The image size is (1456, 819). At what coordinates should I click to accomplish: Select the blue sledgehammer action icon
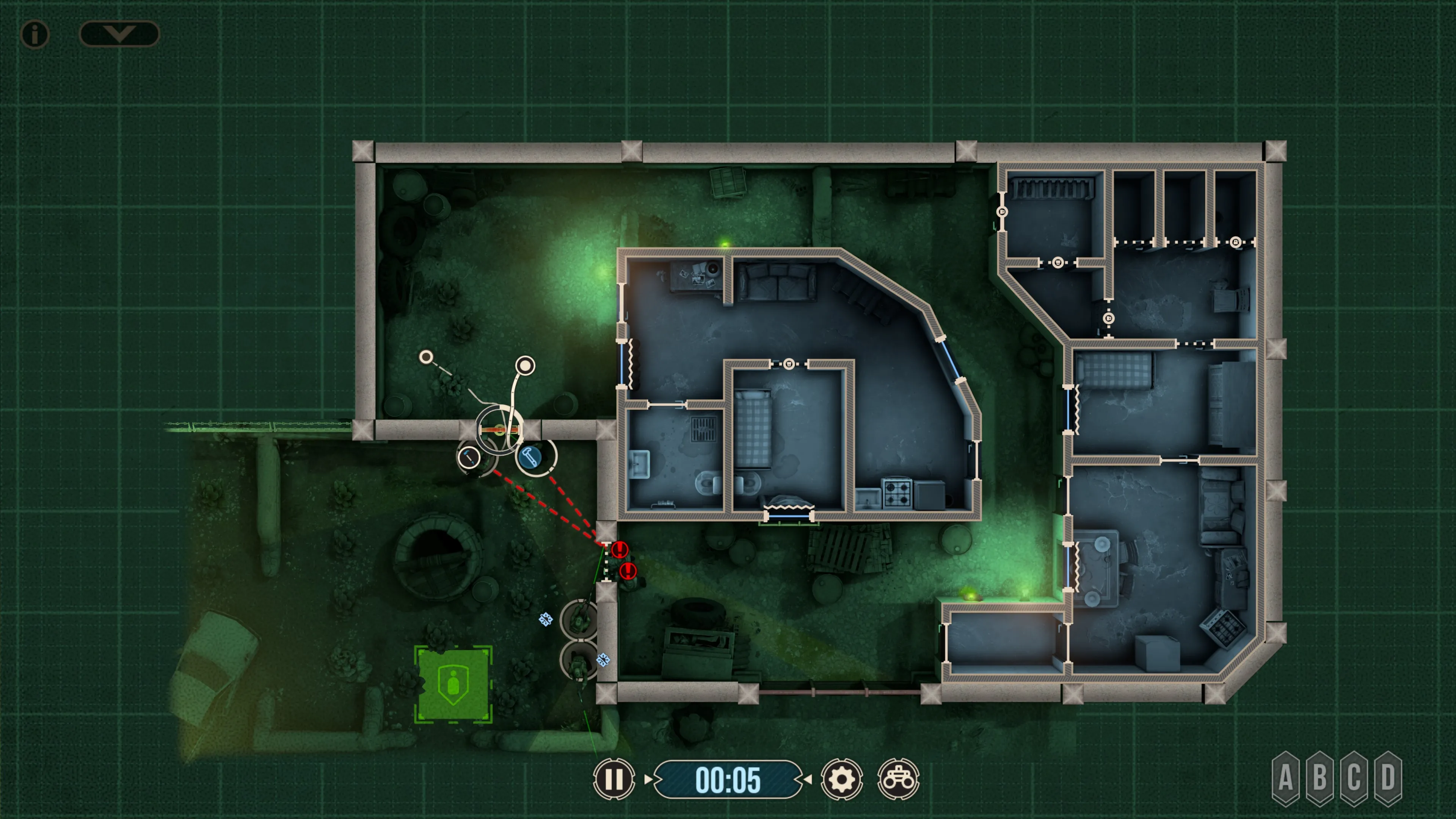[530, 455]
